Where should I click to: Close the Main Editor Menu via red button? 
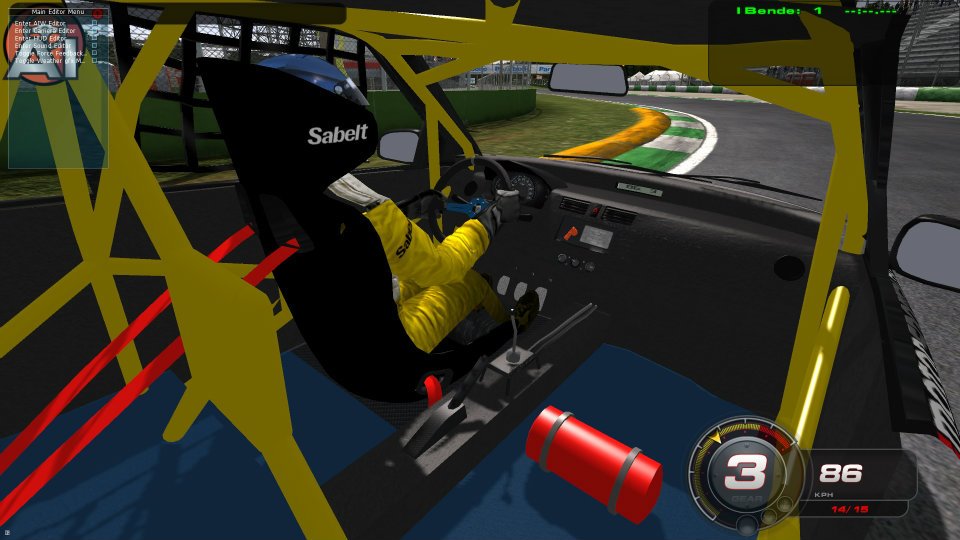97,12
